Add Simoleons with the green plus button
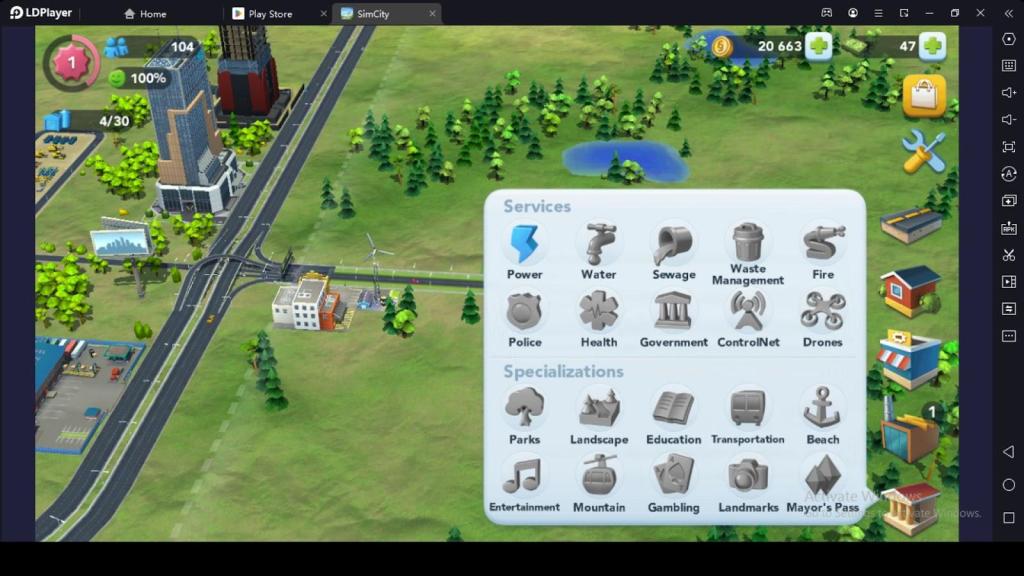This screenshot has height=576, width=1024. point(818,46)
